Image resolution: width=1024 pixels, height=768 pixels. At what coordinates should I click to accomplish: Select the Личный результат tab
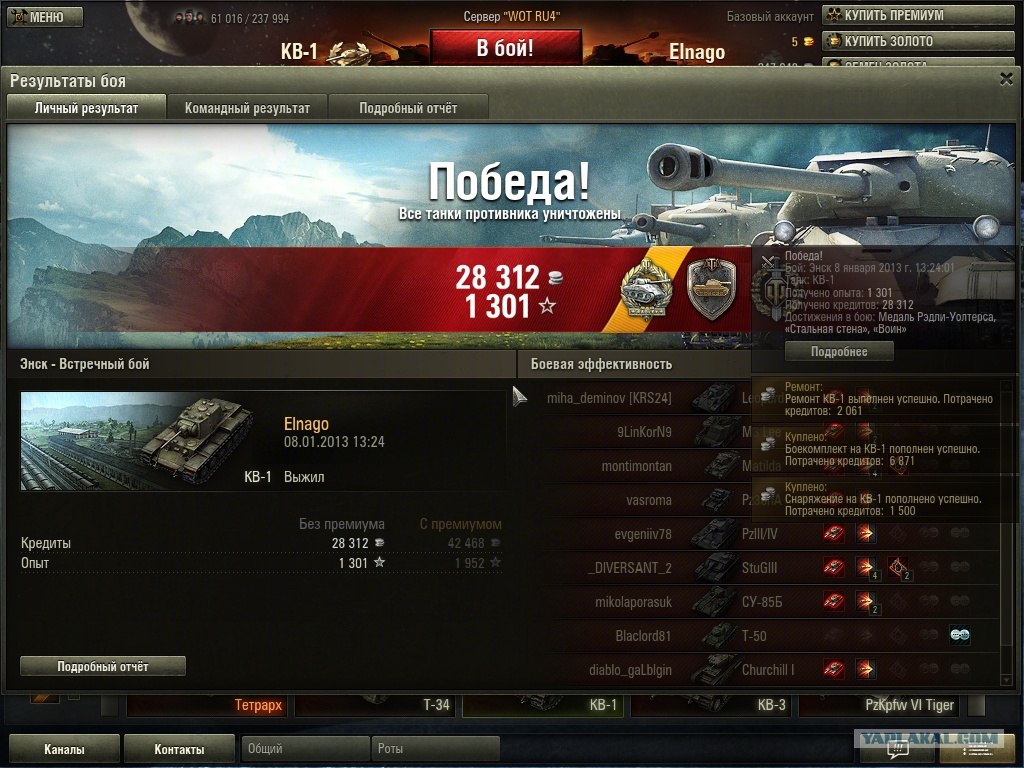point(86,108)
